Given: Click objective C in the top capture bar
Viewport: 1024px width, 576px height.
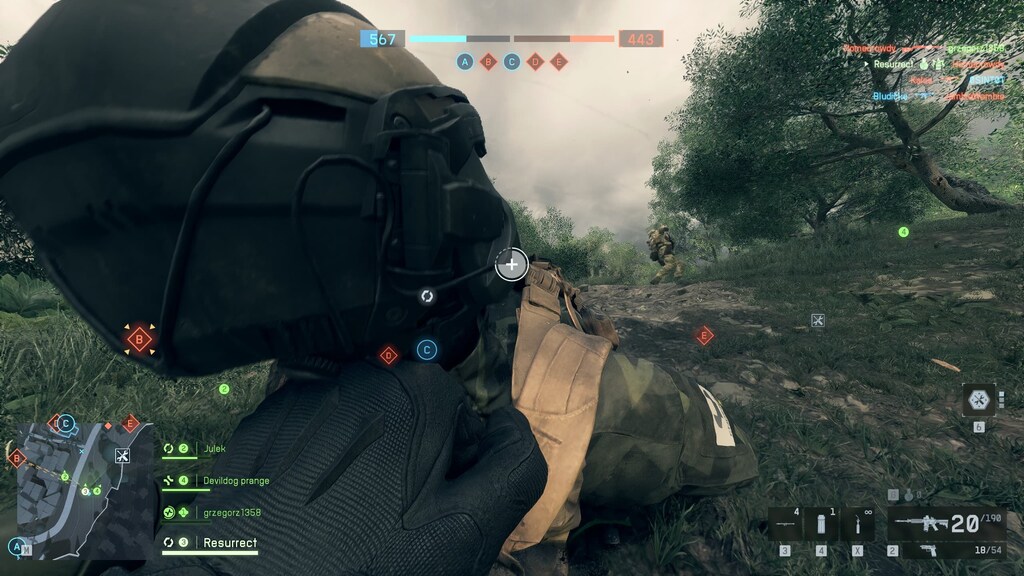Looking at the screenshot, I should coord(512,61).
